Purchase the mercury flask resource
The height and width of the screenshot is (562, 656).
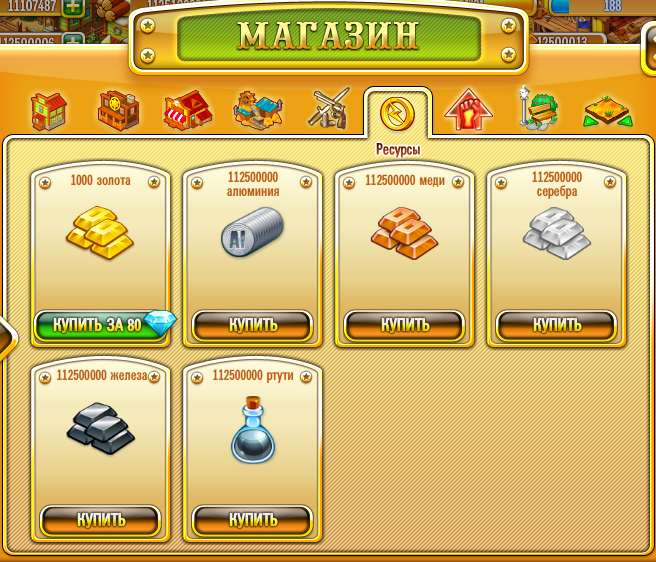pyautogui.click(x=252, y=520)
